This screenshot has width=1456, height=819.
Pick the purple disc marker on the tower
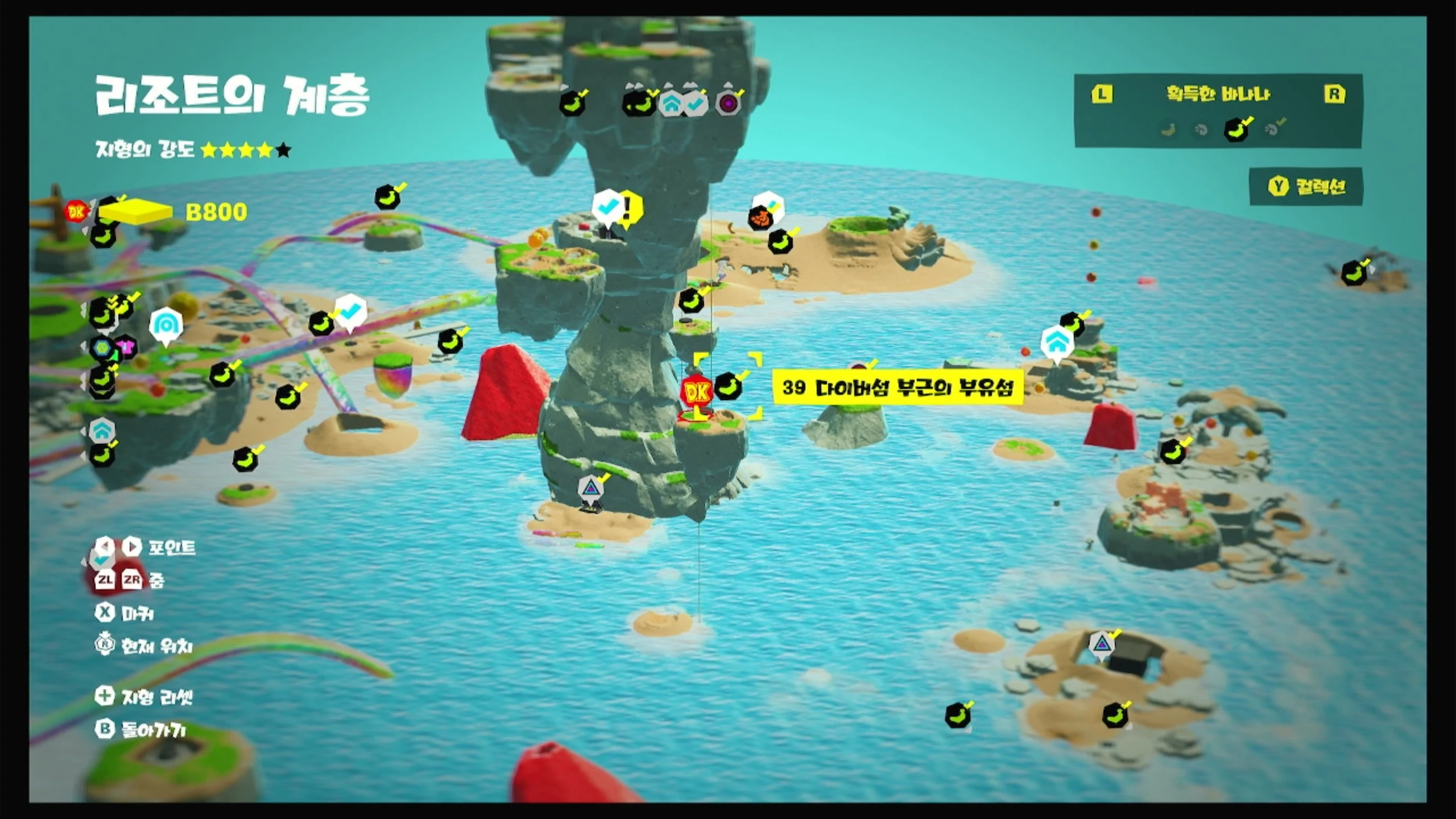[x=728, y=104]
